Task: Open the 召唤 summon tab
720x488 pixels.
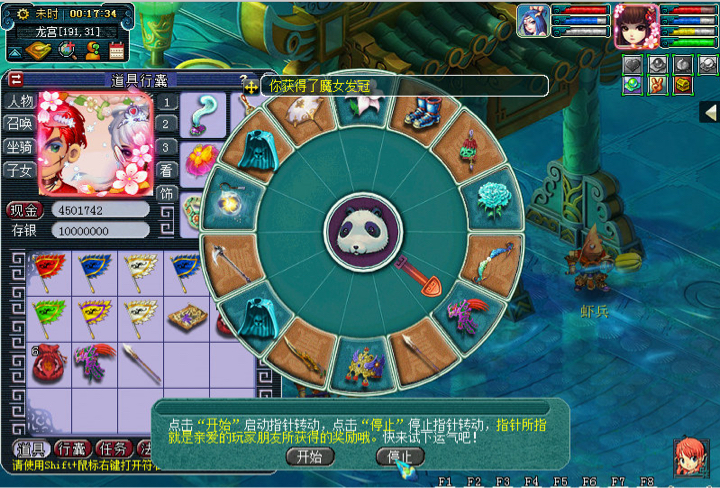Action: pyautogui.click(x=20, y=123)
